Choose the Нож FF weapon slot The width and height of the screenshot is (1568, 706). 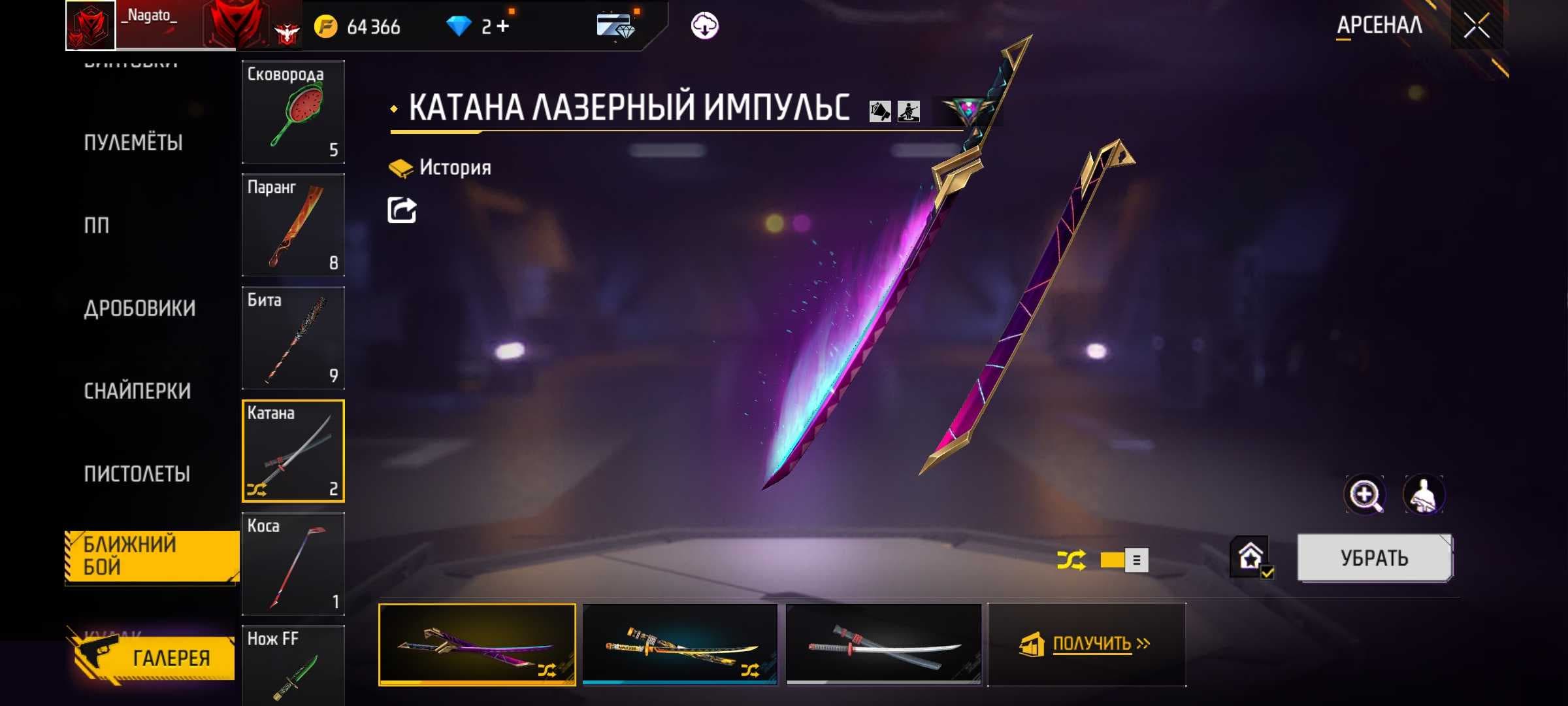point(293,665)
